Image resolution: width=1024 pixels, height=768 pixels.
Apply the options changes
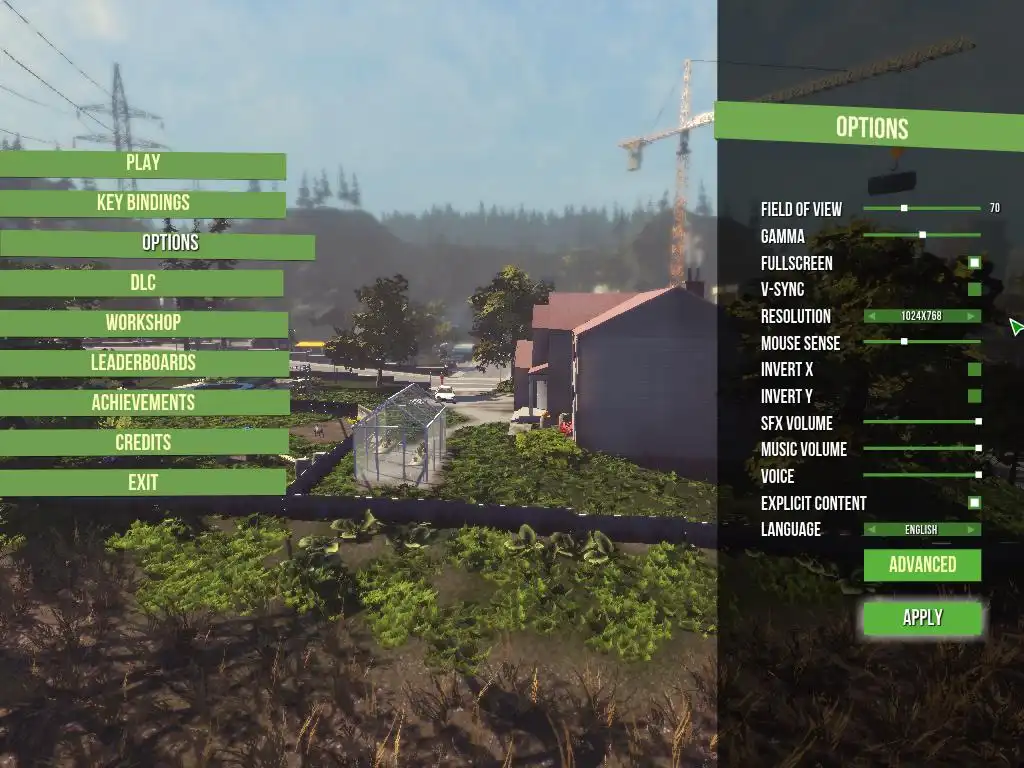click(922, 618)
